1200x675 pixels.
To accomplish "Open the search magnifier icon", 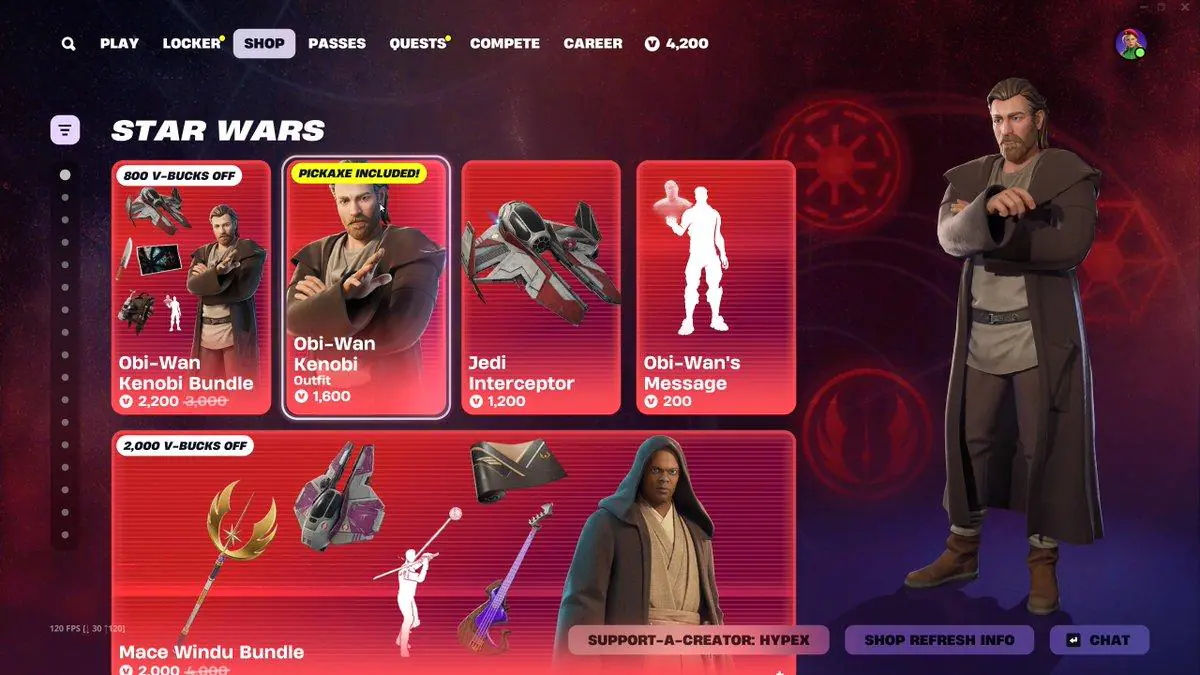I will point(68,44).
